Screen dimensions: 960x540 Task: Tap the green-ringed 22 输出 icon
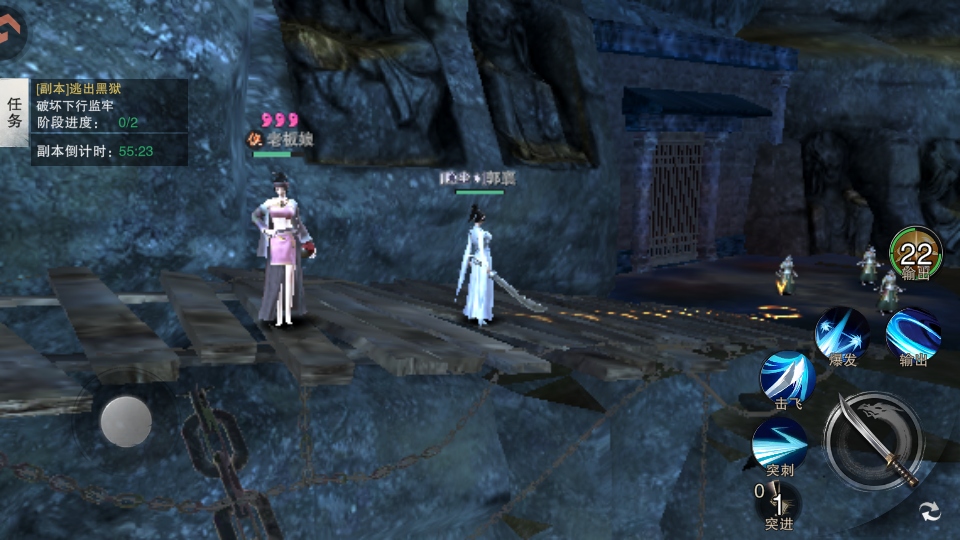coord(915,253)
